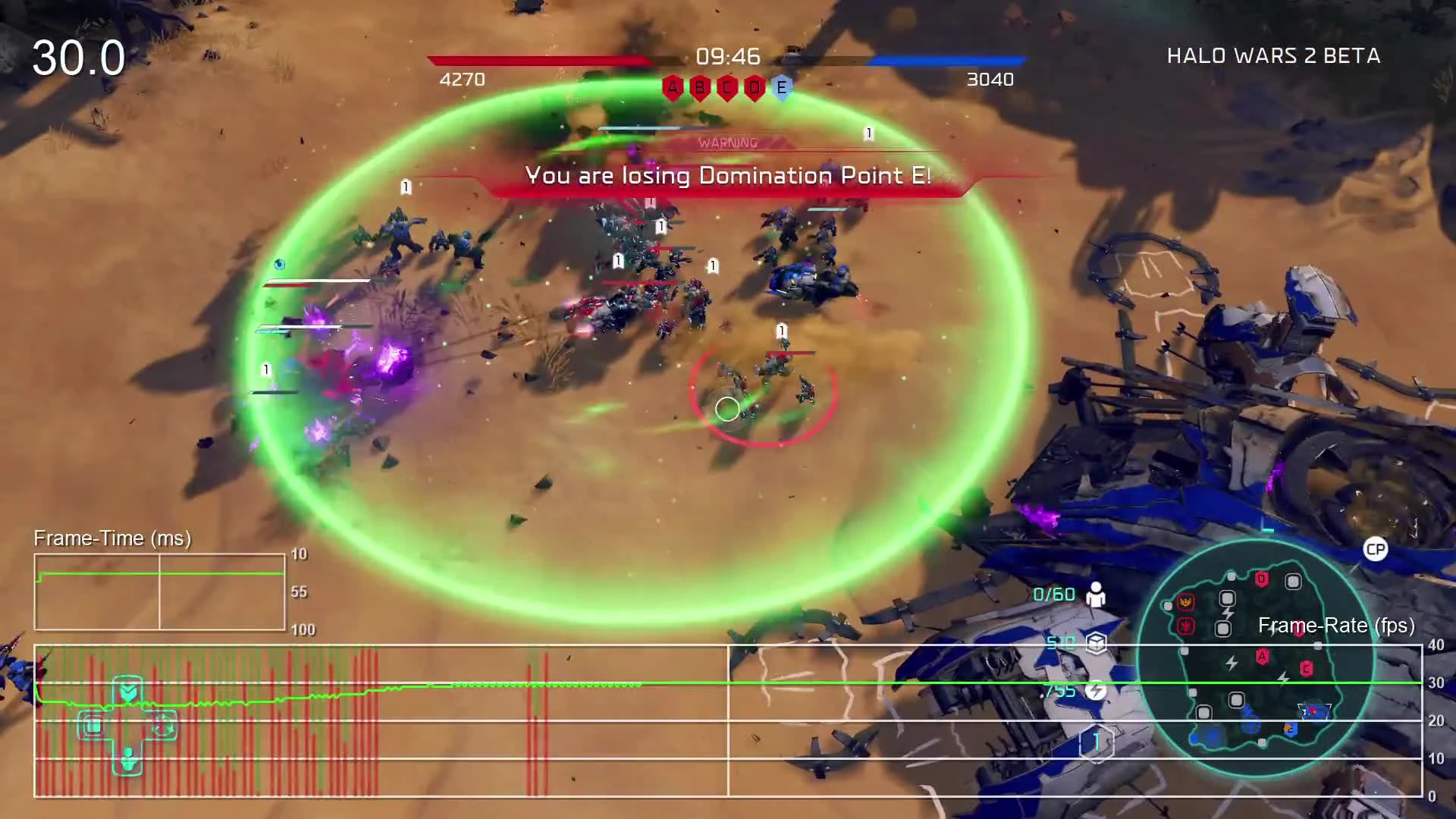Click a lightning power node on the minimap
1456x819 pixels.
pos(1232,661)
